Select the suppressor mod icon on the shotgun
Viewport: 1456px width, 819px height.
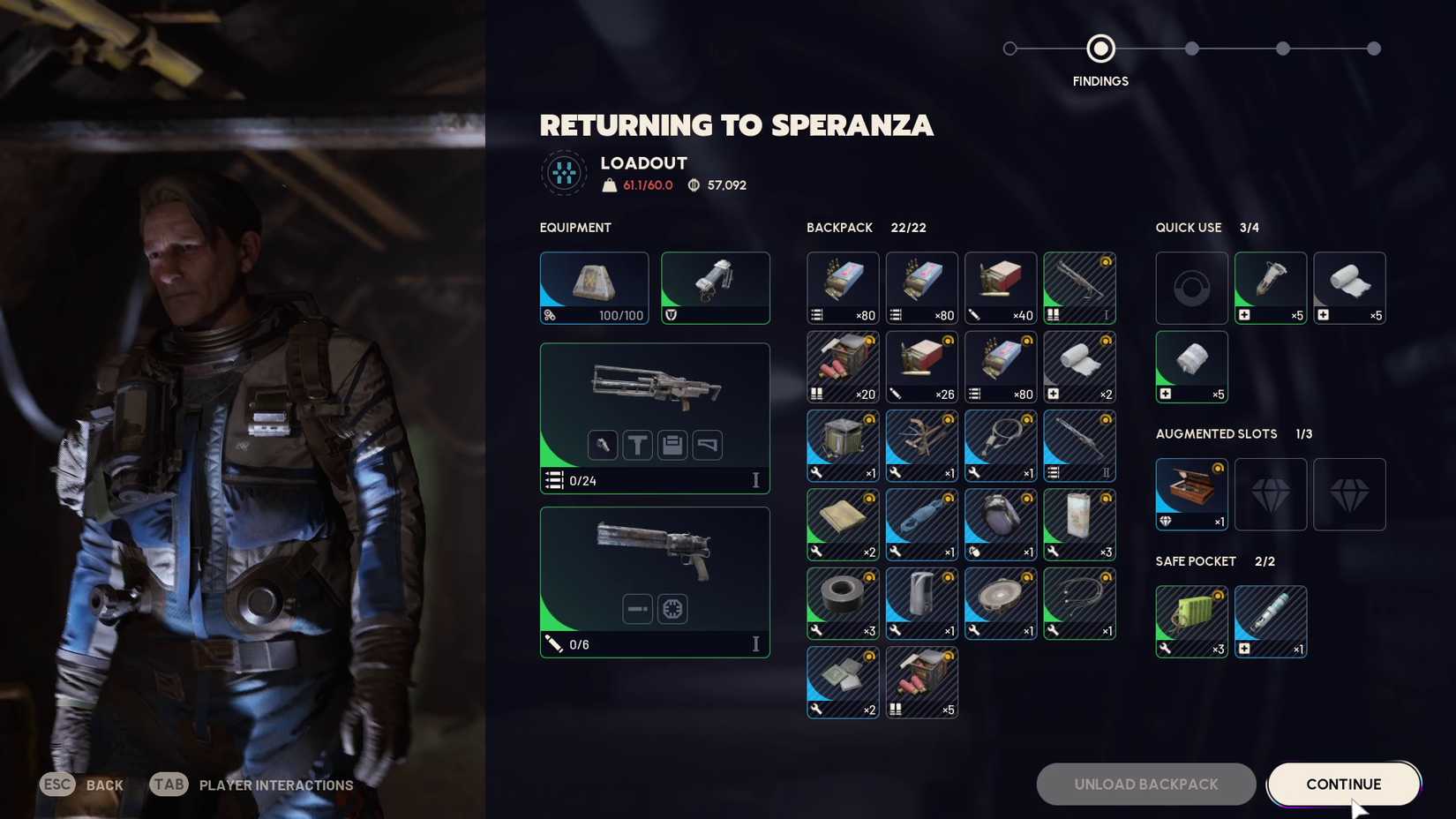point(637,609)
